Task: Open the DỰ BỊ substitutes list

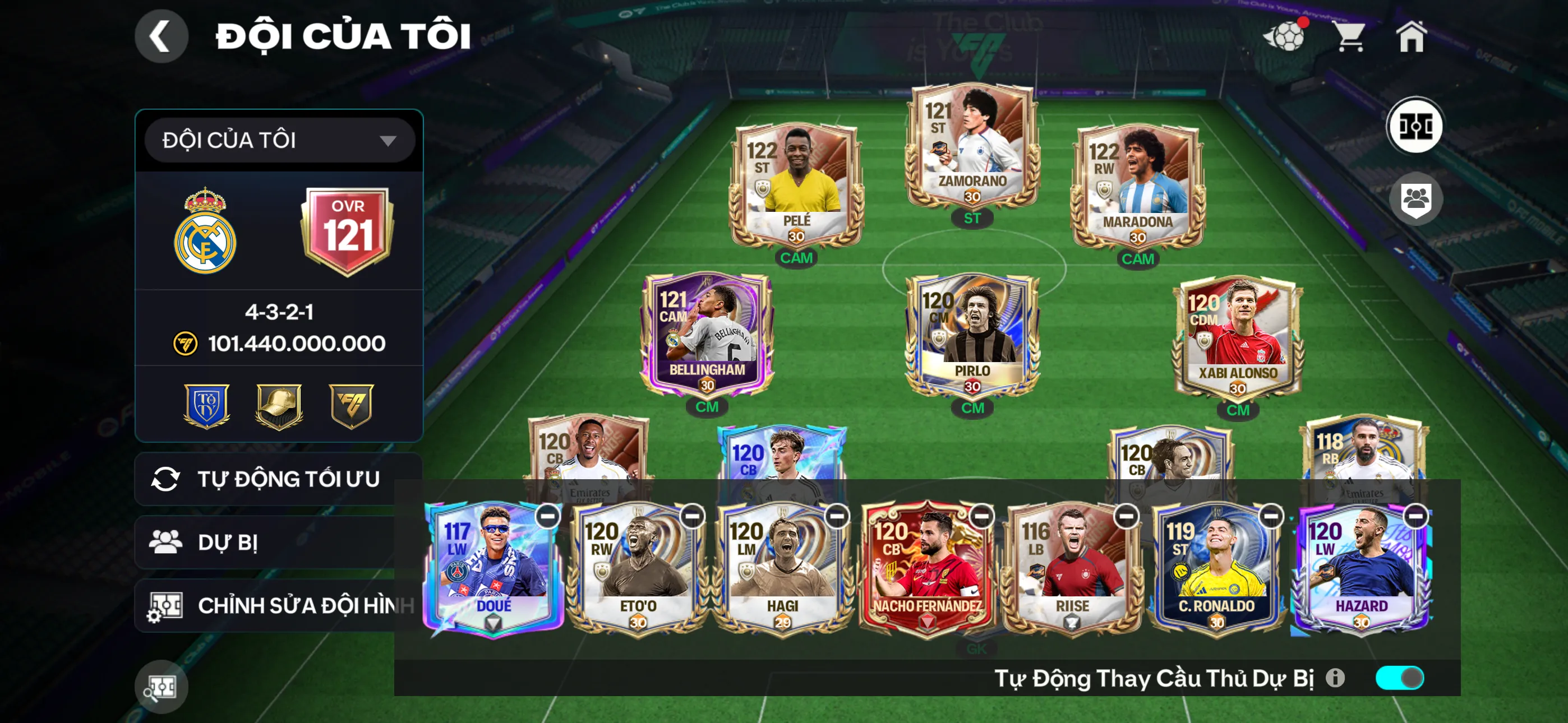Action: pos(278,543)
